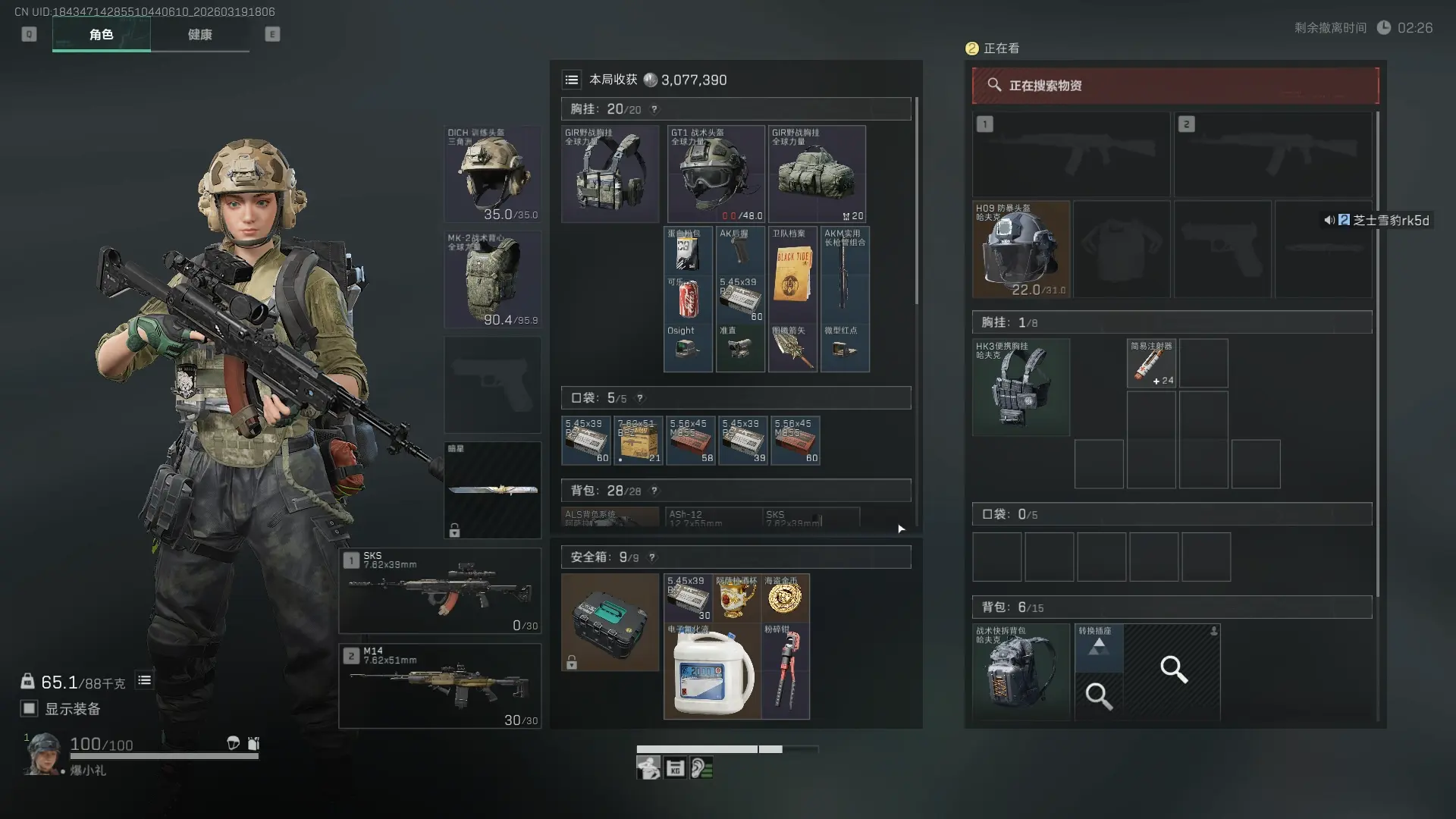1456x819 pixels.
Task: Select the MK-2 tactical vest slot
Action: 492,280
